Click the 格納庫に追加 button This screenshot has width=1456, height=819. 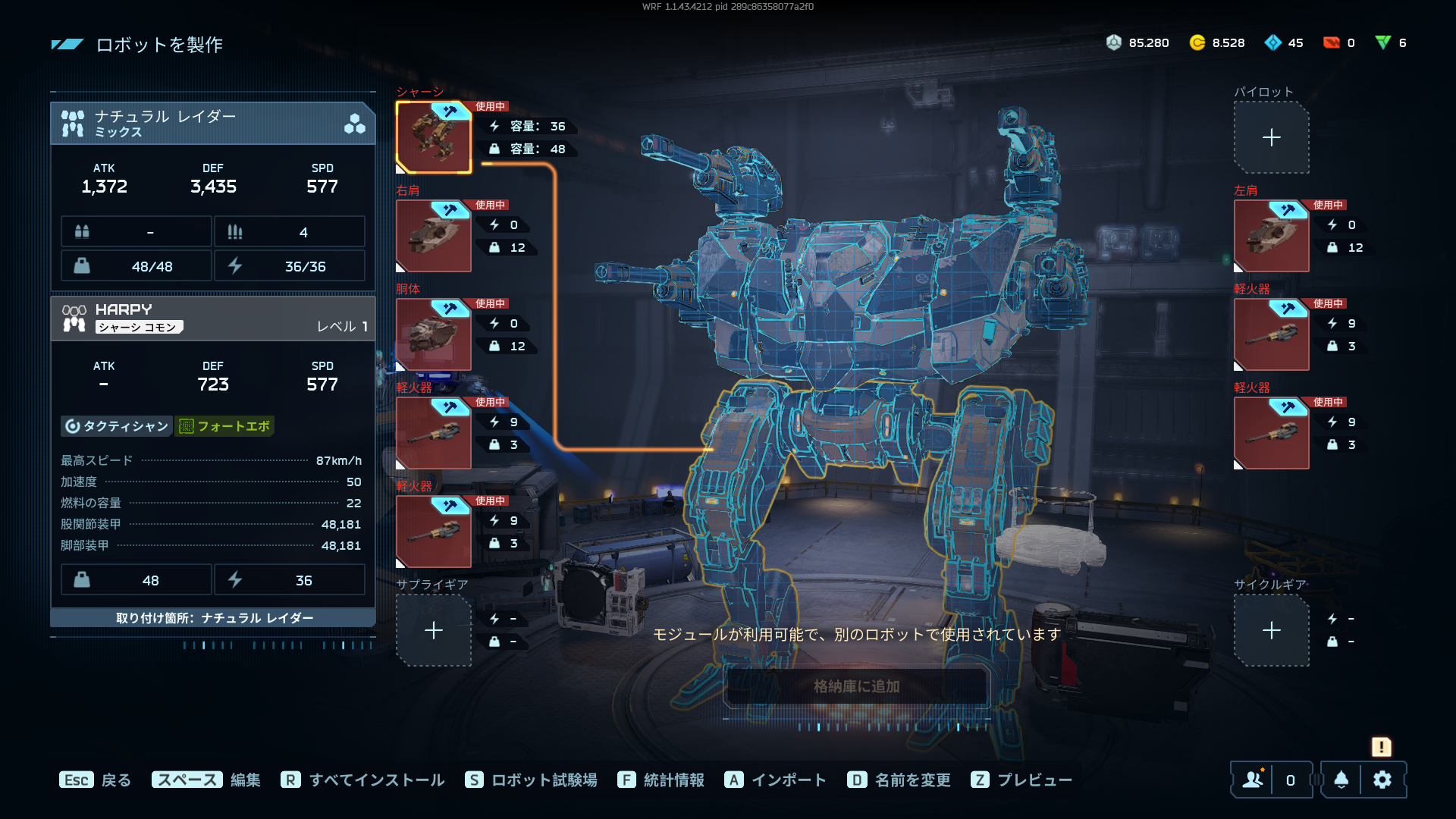click(x=857, y=686)
